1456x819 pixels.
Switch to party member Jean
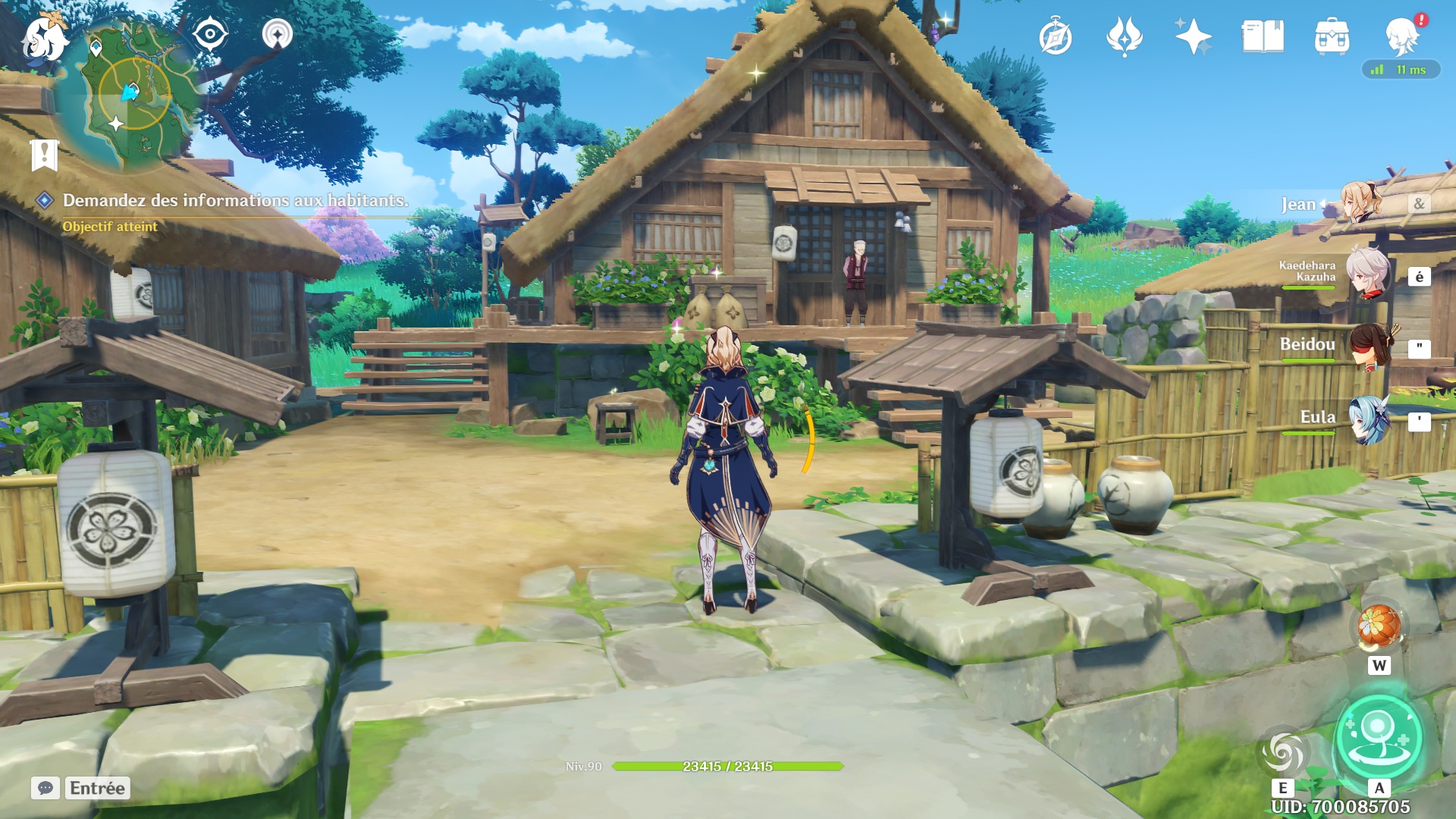click(1361, 202)
